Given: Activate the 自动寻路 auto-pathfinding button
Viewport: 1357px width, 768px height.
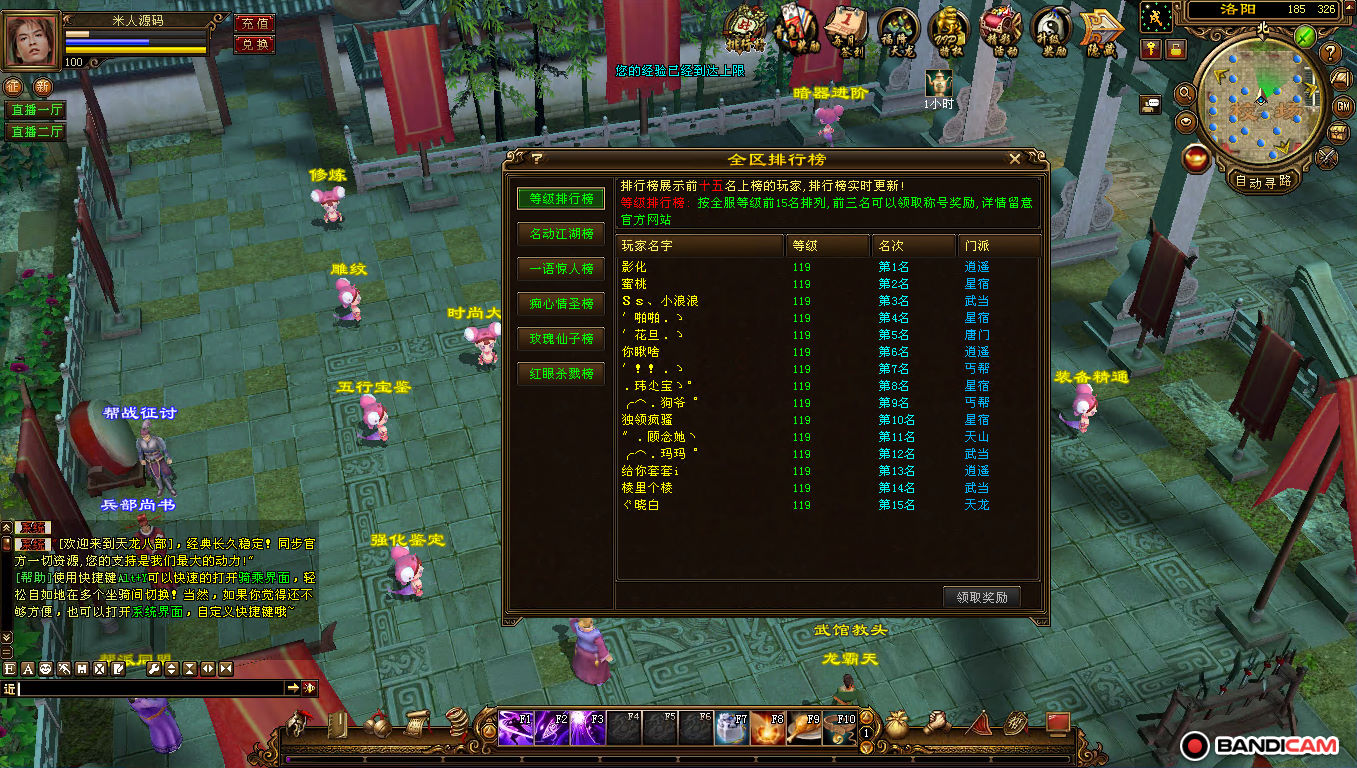Looking at the screenshot, I should pyautogui.click(x=1263, y=182).
